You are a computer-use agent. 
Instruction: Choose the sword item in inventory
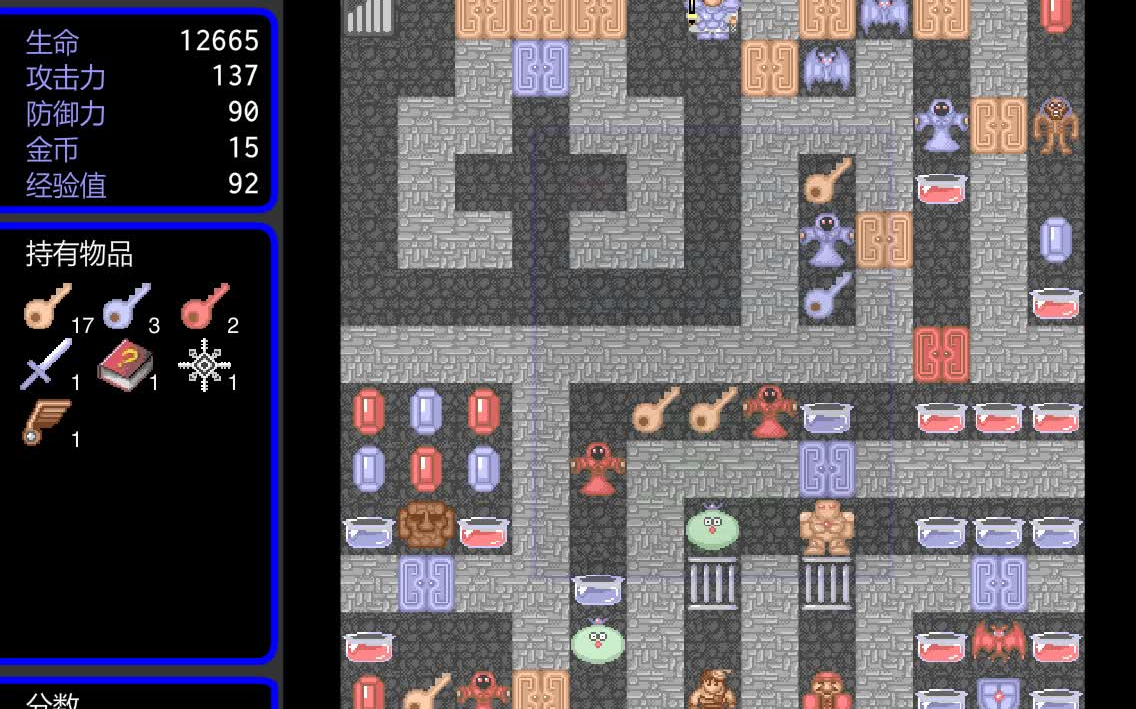click(47, 364)
